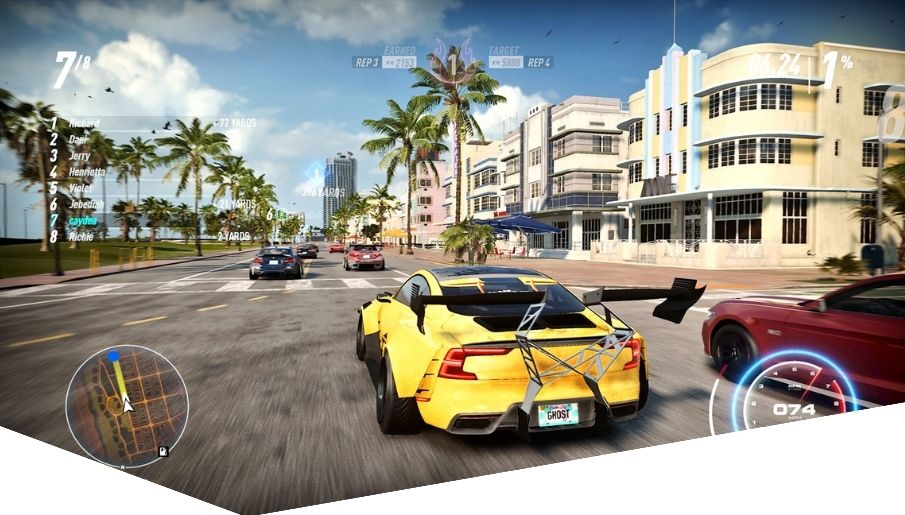
Task: Select the highlighted caydea player row
Action: coord(85,220)
